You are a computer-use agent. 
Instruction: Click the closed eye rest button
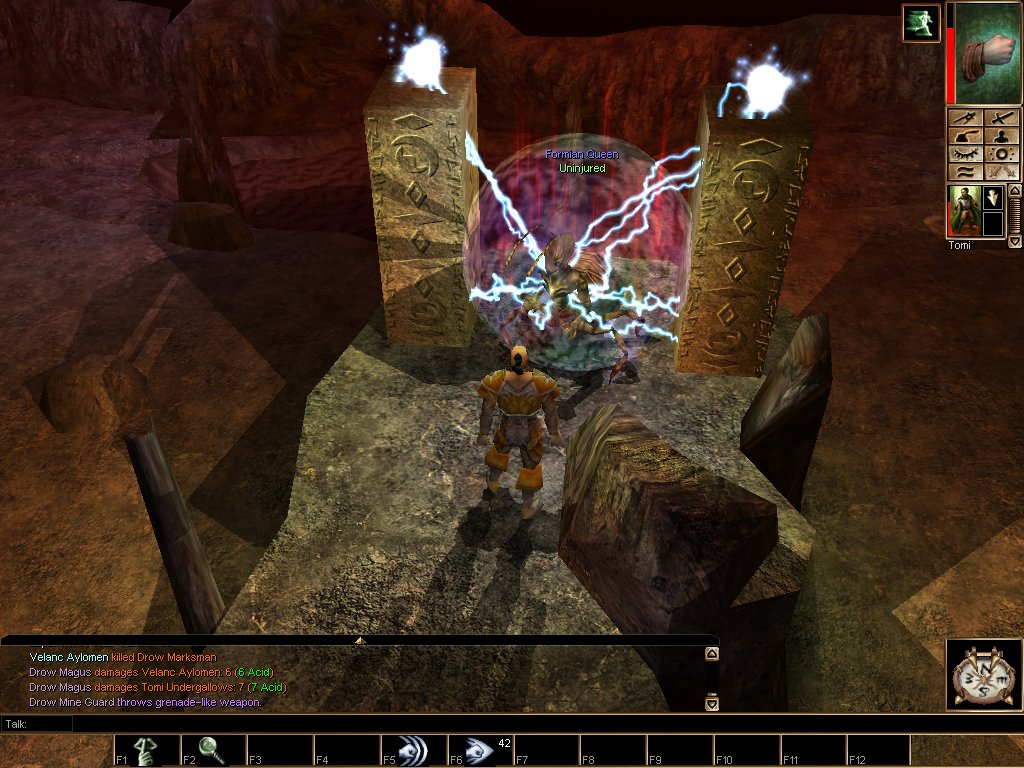point(967,154)
